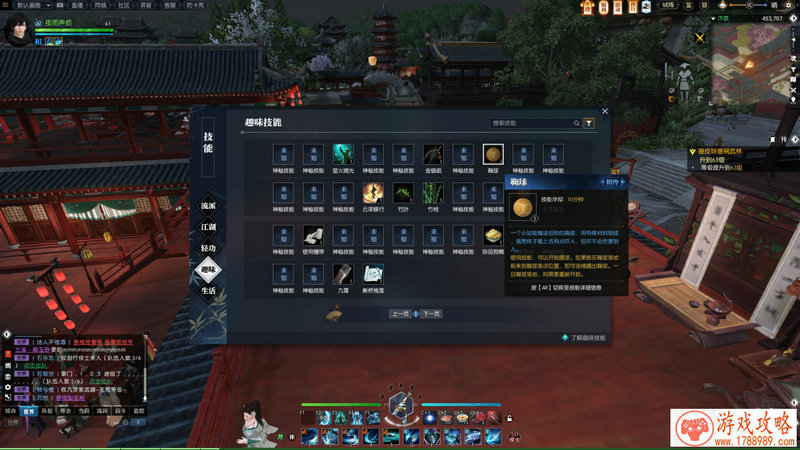The width and height of the screenshot is (800, 450).
Task: Go to next page with 下一页
Action: pos(429,313)
